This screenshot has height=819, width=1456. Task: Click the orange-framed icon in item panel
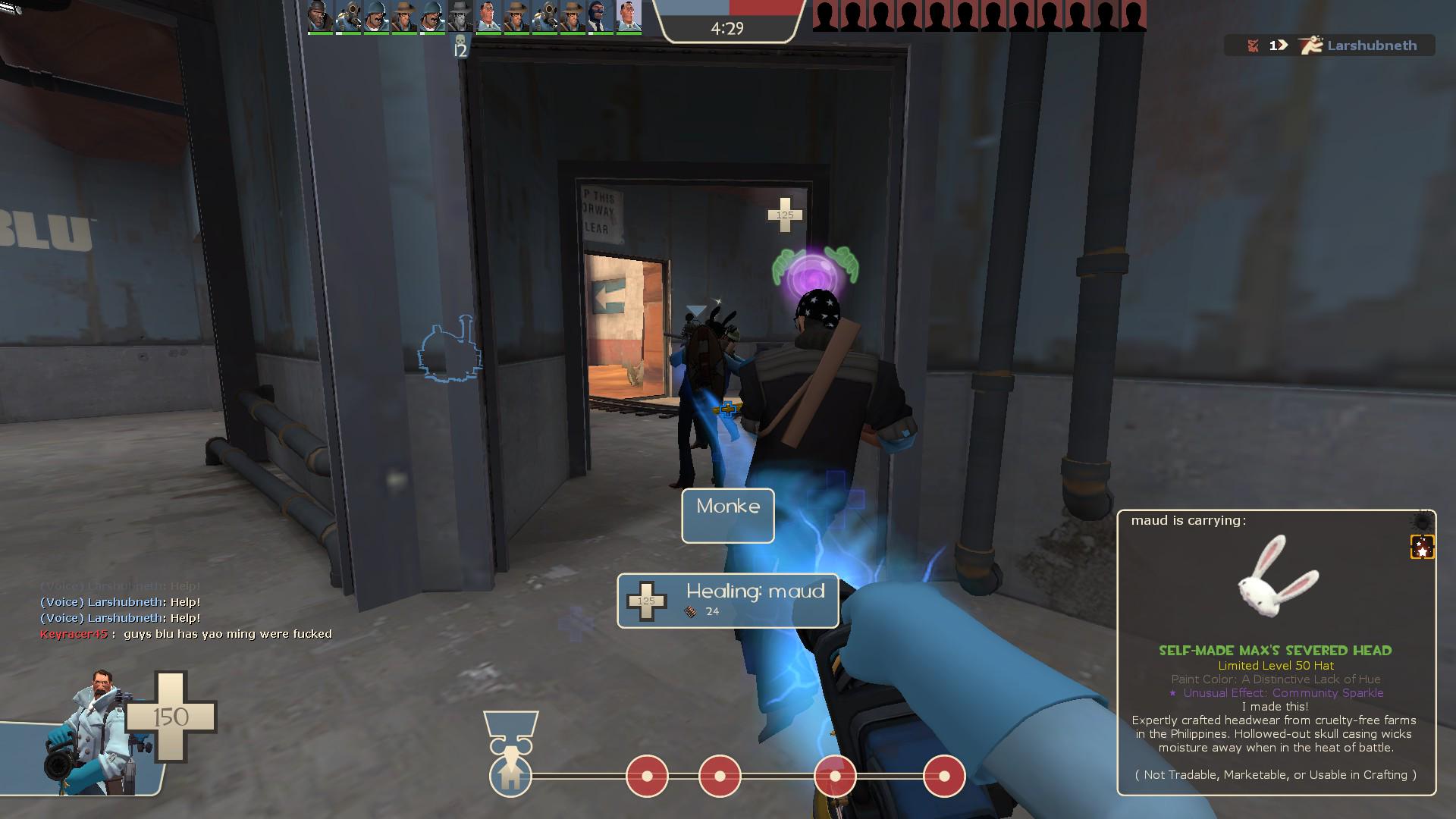pos(1422,547)
